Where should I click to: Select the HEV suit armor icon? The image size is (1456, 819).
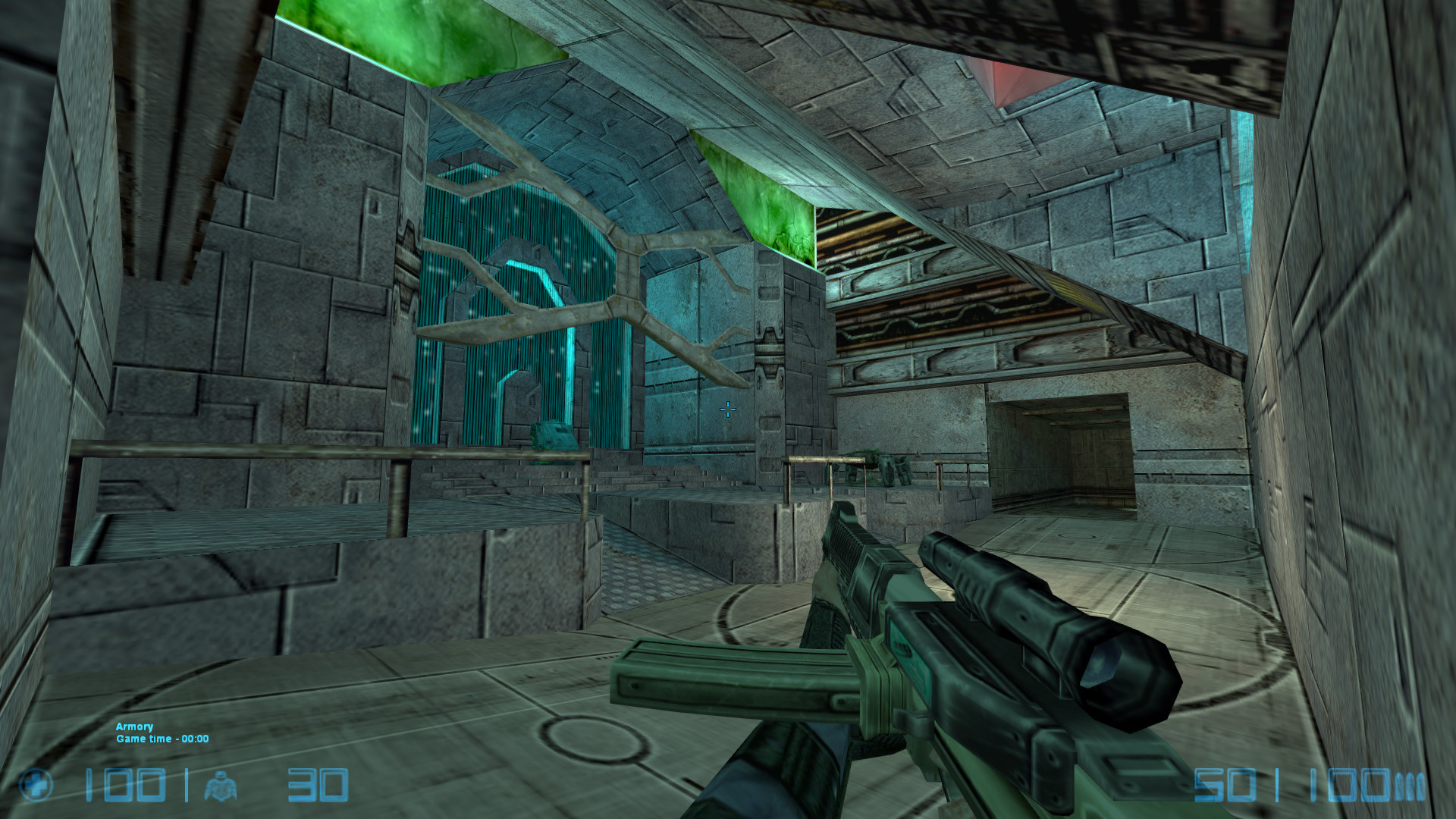point(220,786)
